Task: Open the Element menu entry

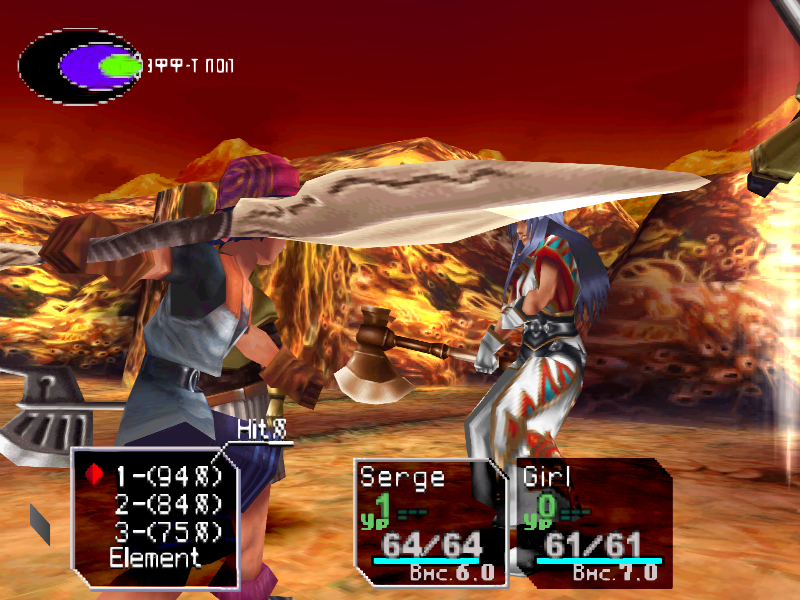Action: click(x=155, y=558)
